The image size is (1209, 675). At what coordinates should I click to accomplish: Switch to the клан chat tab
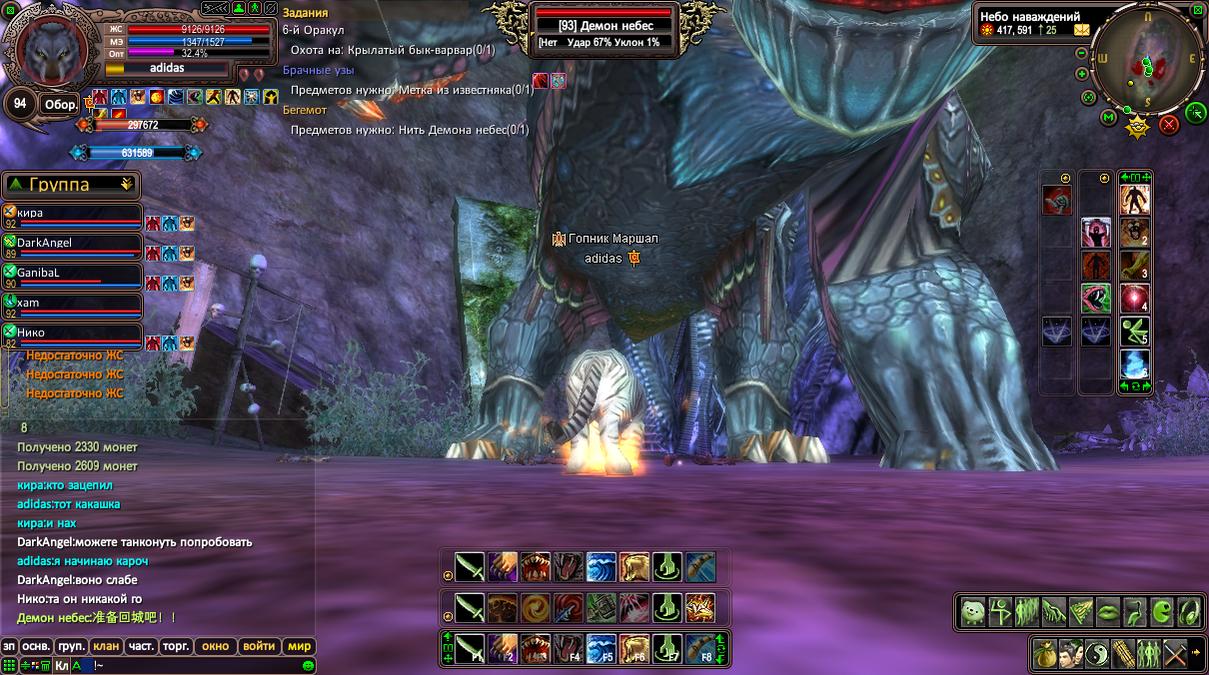(x=105, y=646)
